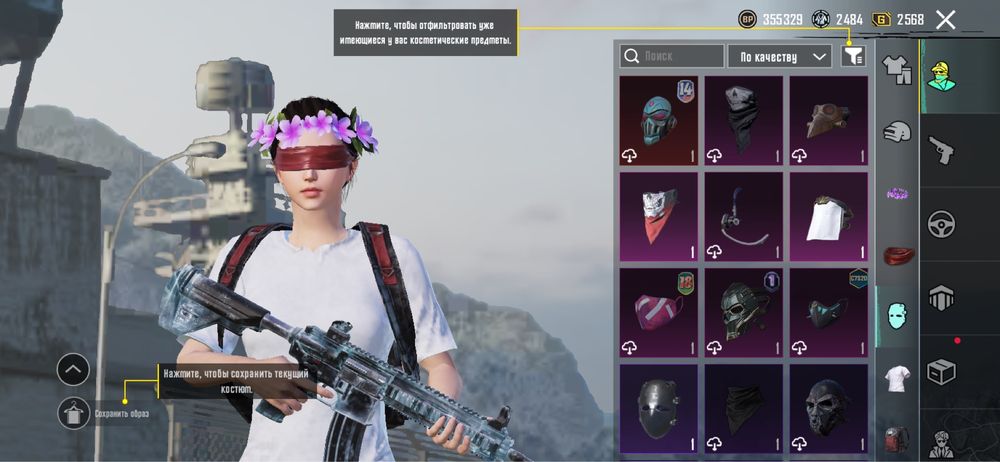Image resolution: width=1000 pixels, height=462 pixels.
Task: Select the red skull bandana mask
Action: click(x=658, y=216)
